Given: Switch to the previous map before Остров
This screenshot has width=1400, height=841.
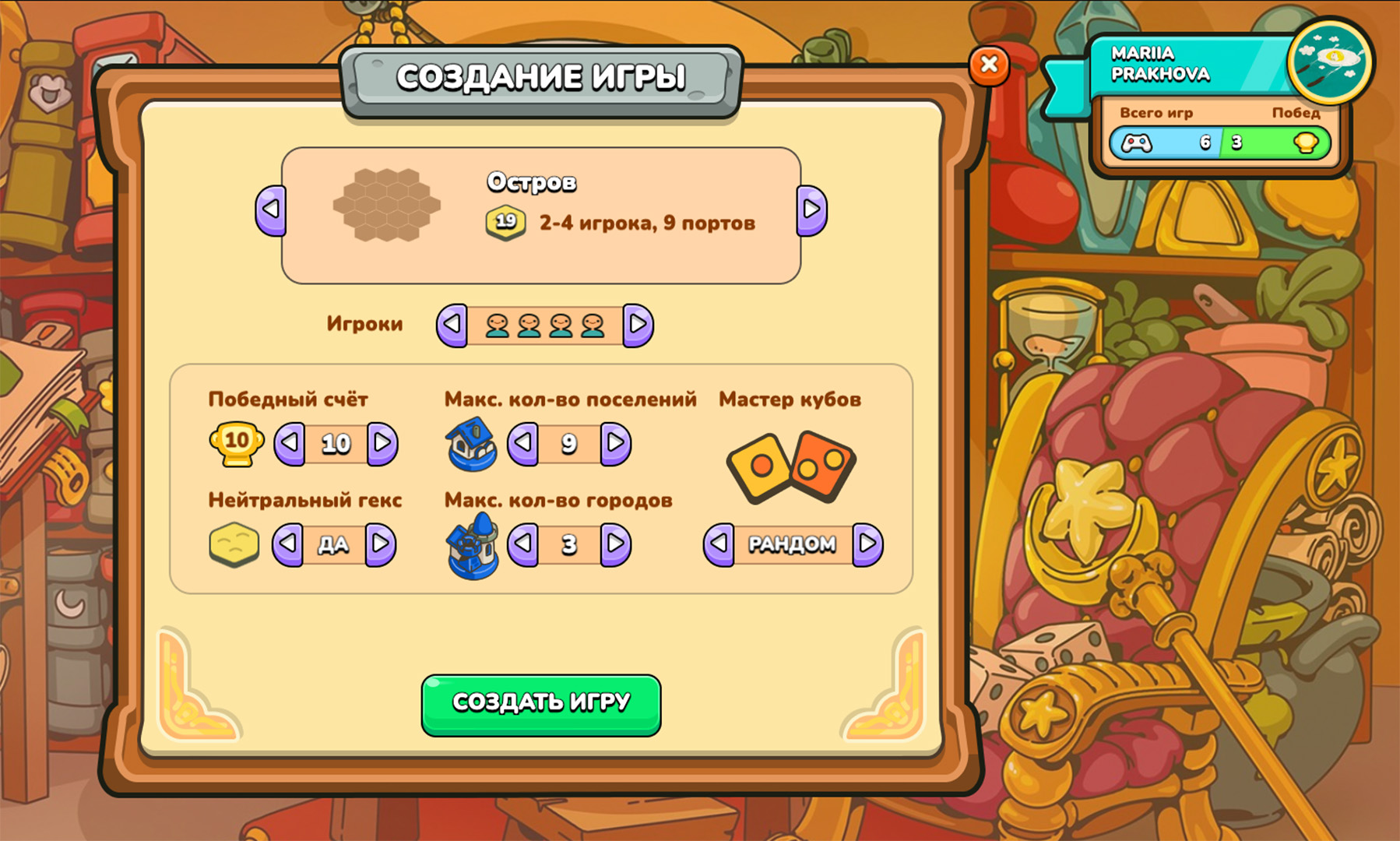Looking at the screenshot, I should point(271,209).
